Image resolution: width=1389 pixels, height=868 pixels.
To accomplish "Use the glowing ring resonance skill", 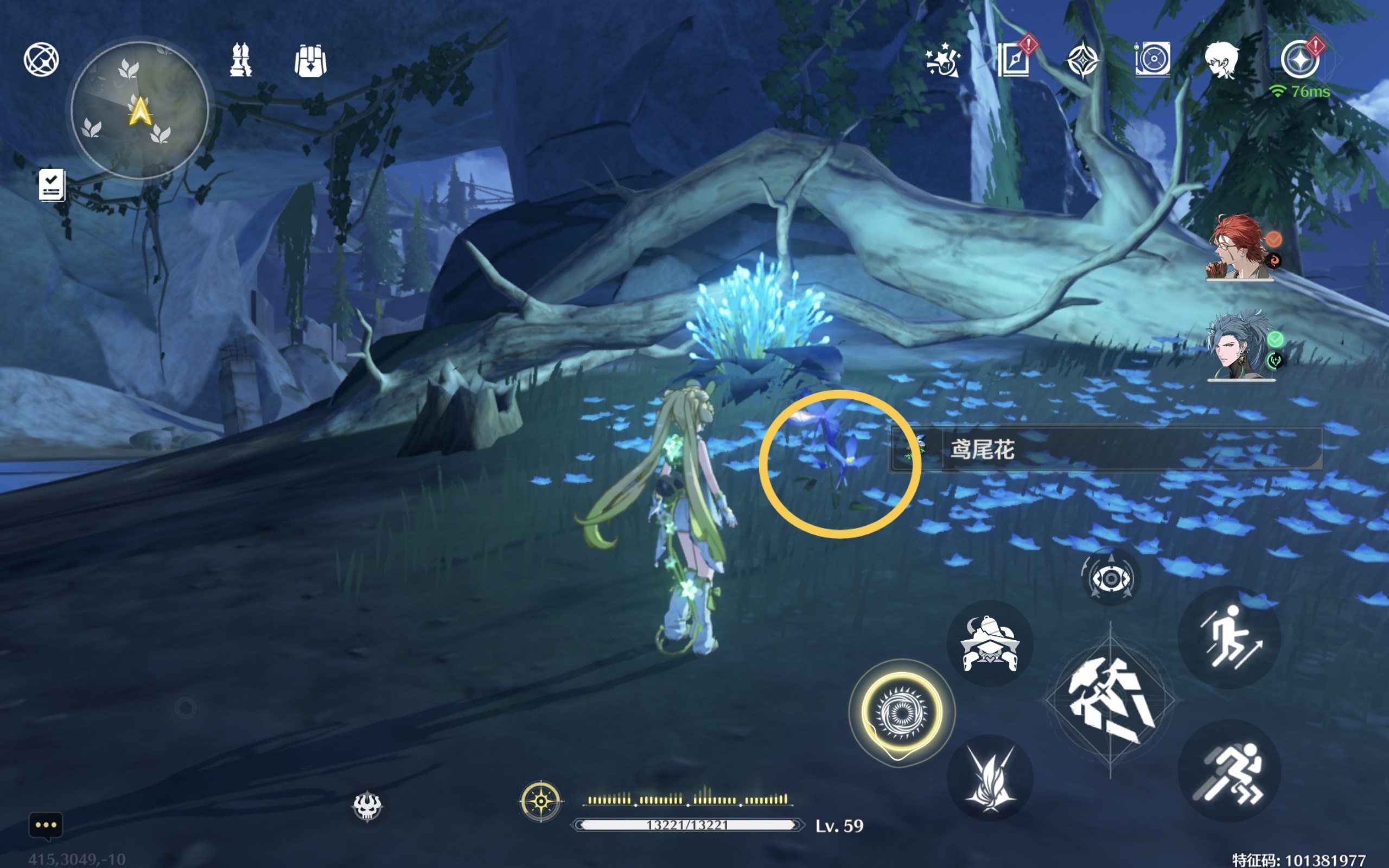I will (x=901, y=712).
